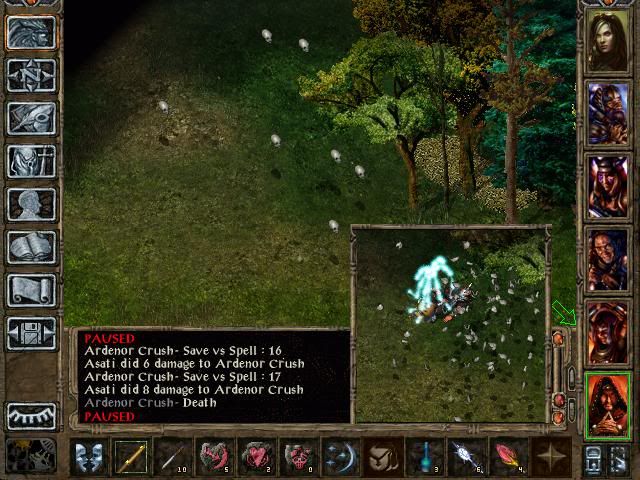This screenshot has width=640, height=480.
Task: Select the second party member portrait
Action: 607,113
